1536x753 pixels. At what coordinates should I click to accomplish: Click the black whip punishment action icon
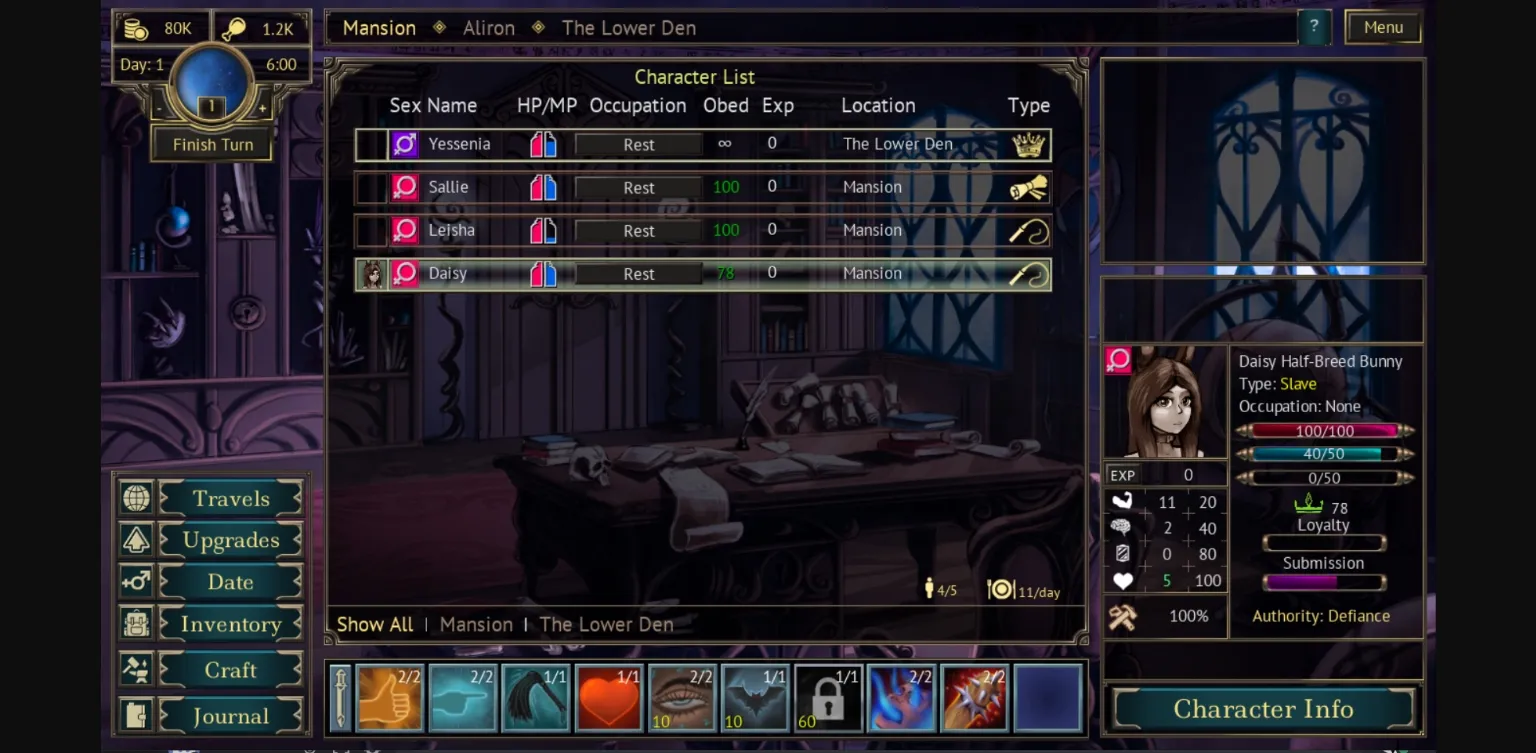[x=536, y=697]
